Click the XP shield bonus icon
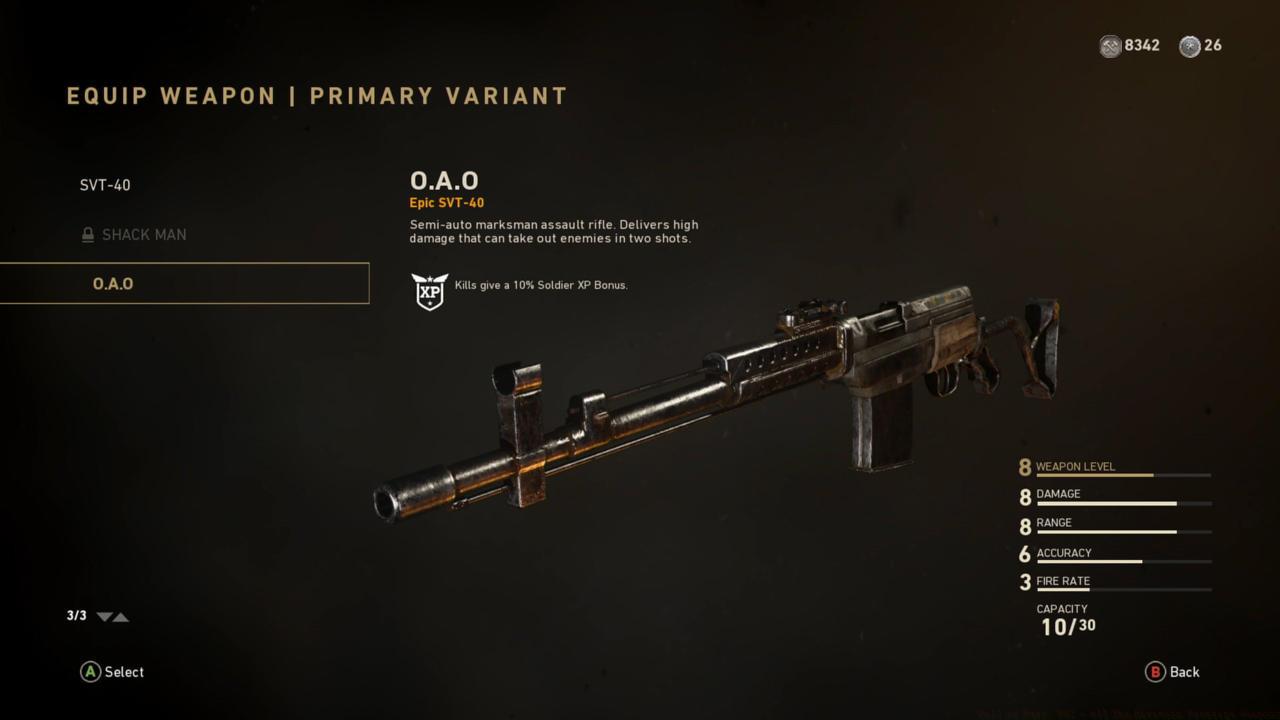Screen dimensions: 1280x720 (429, 293)
